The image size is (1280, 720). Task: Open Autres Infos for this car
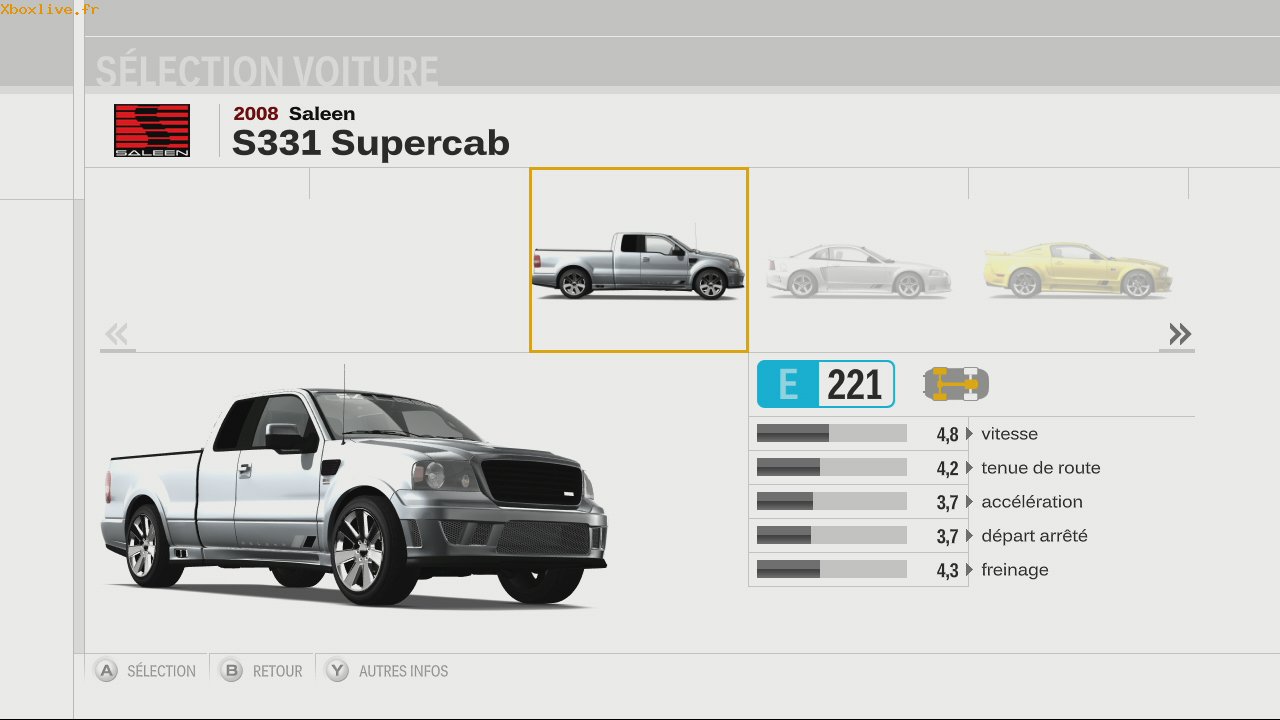[x=388, y=671]
